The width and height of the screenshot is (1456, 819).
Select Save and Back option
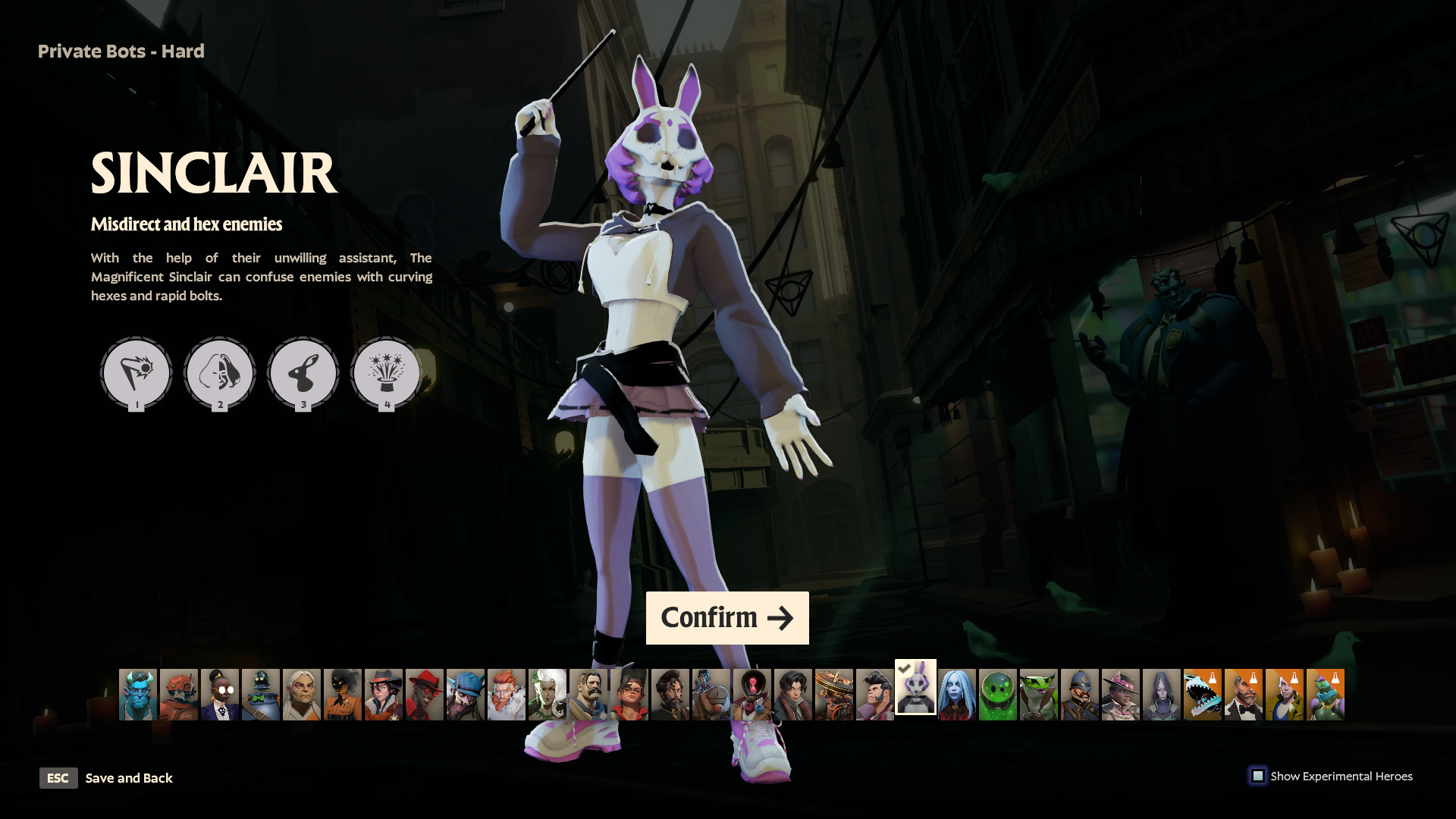128,778
